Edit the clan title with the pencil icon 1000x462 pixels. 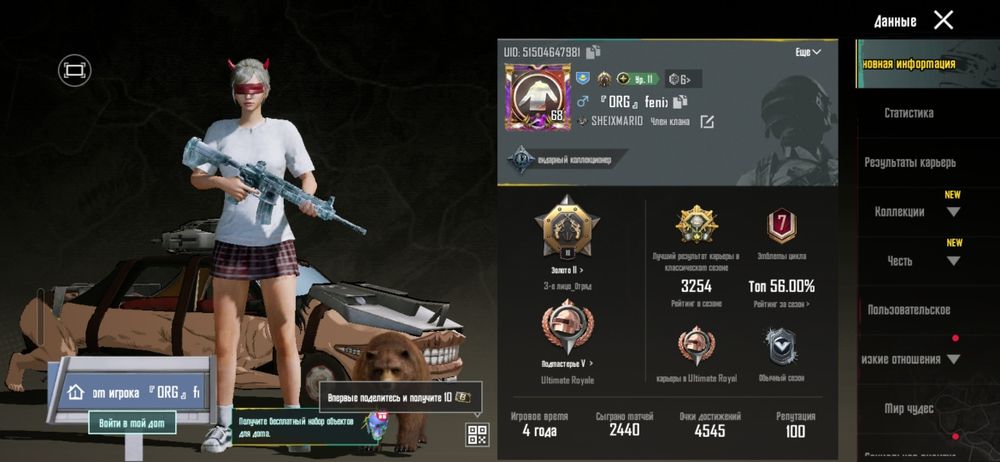(x=707, y=122)
